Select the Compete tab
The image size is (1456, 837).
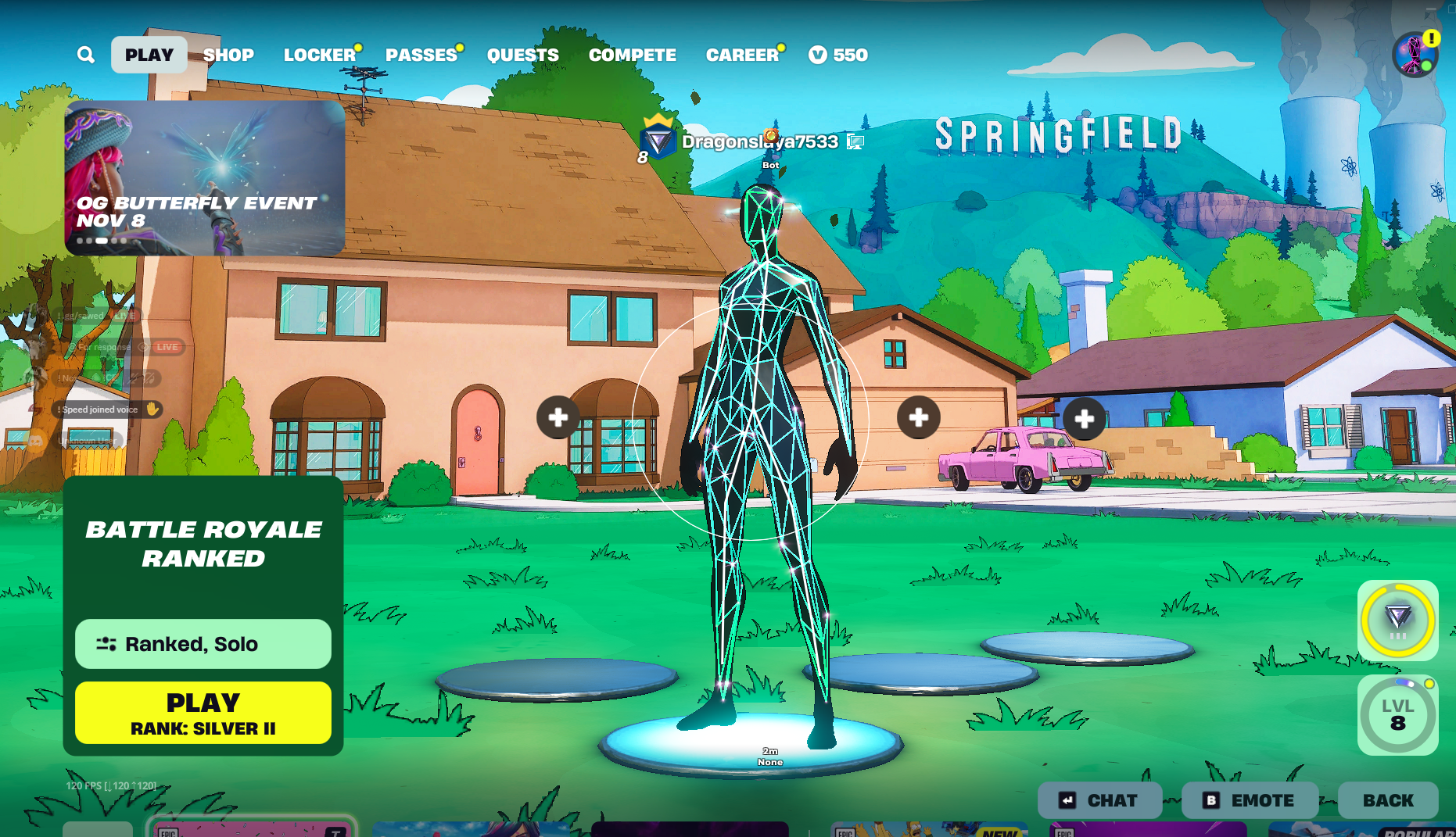[x=633, y=55]
